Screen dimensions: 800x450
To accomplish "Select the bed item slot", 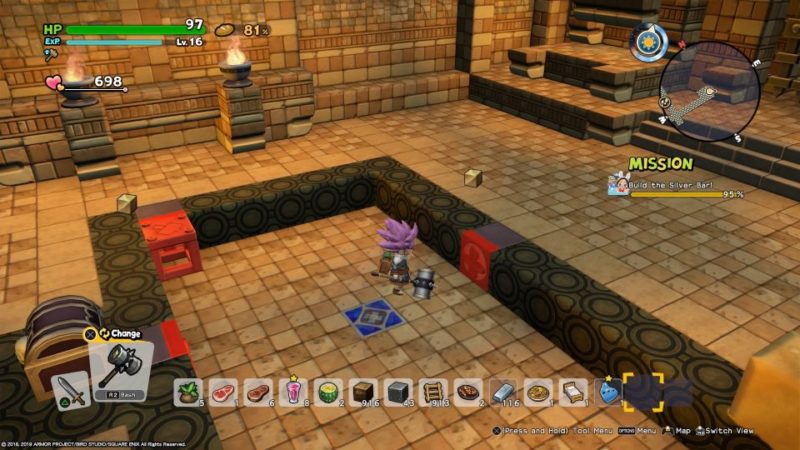I will [x=573, y=391].
